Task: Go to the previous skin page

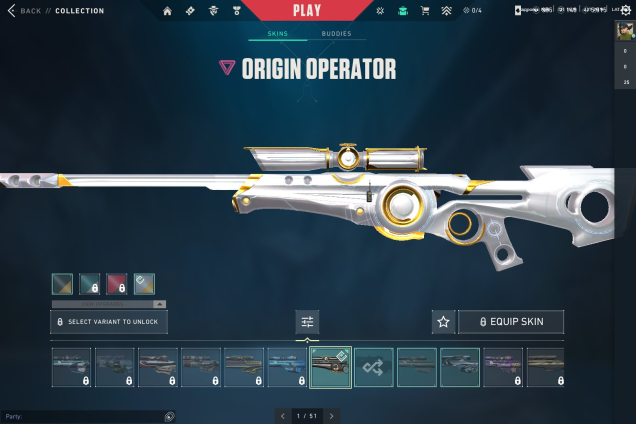Action: click(x=283, y=415)
